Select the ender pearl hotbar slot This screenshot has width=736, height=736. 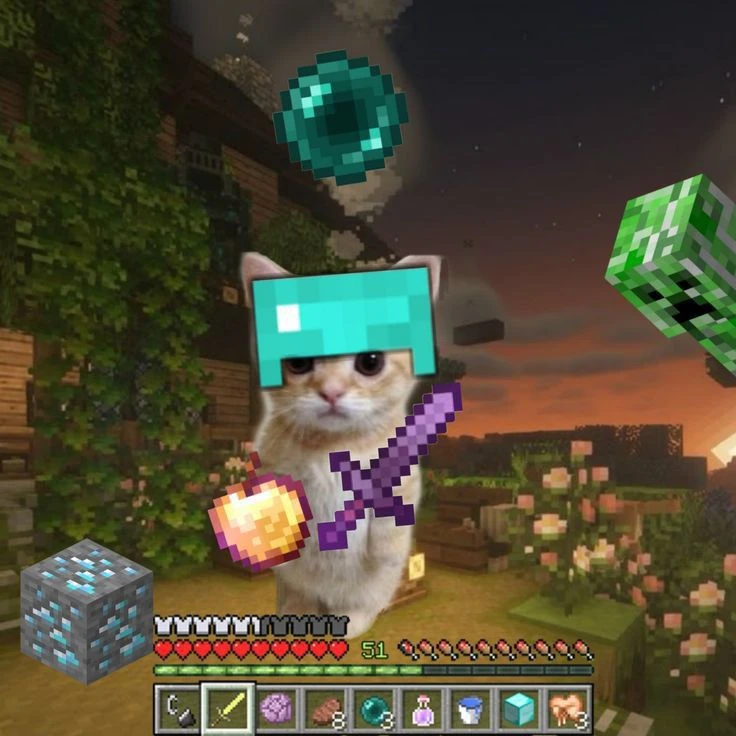[x=373, y=709]
